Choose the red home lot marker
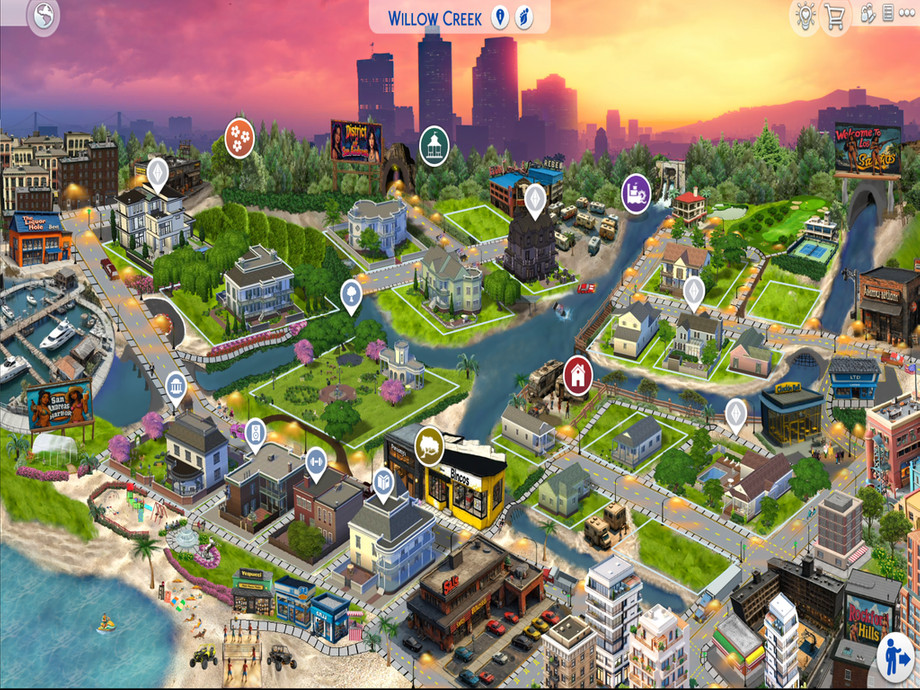The height and width of the screenshot is (690, 920). (577, 373)
